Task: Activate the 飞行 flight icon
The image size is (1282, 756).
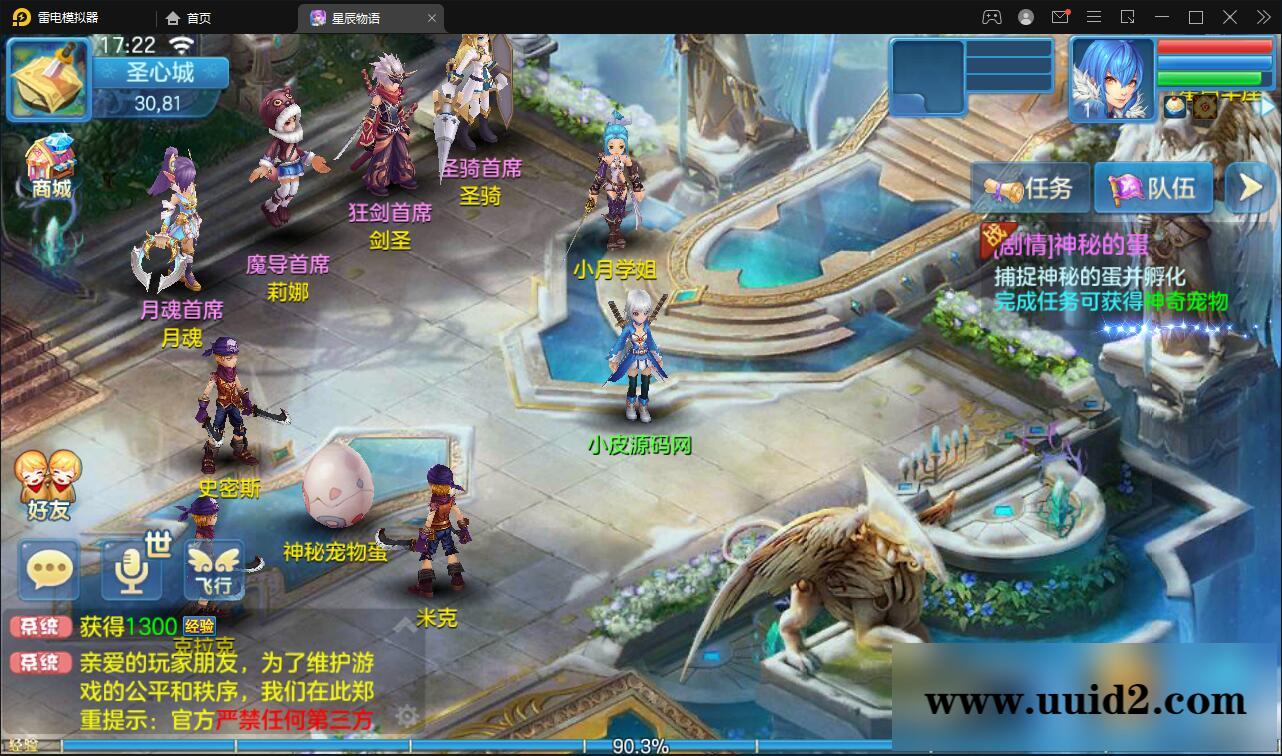Action: 212,570
